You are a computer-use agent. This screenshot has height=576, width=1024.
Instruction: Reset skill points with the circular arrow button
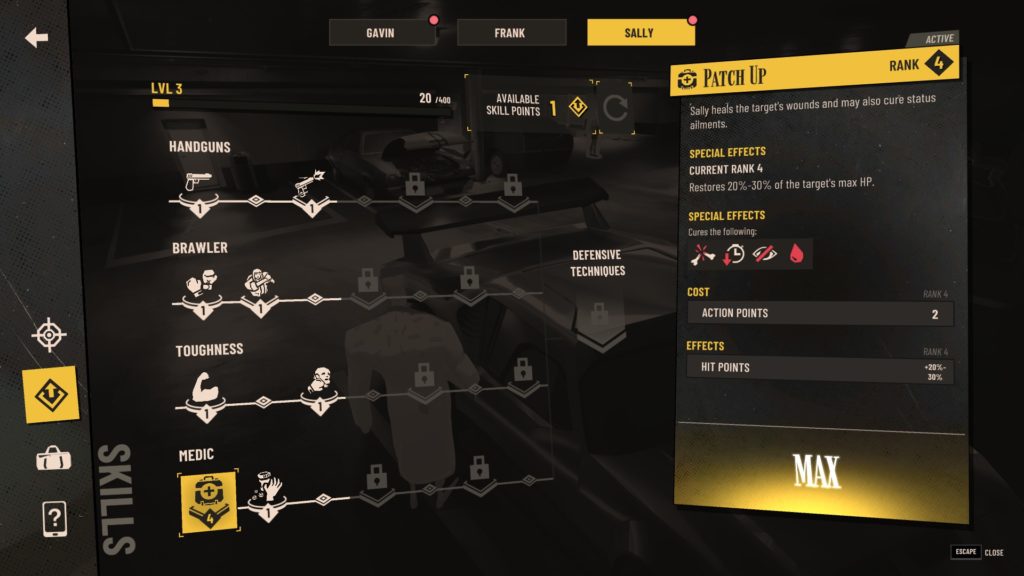[x=614, y=108]
